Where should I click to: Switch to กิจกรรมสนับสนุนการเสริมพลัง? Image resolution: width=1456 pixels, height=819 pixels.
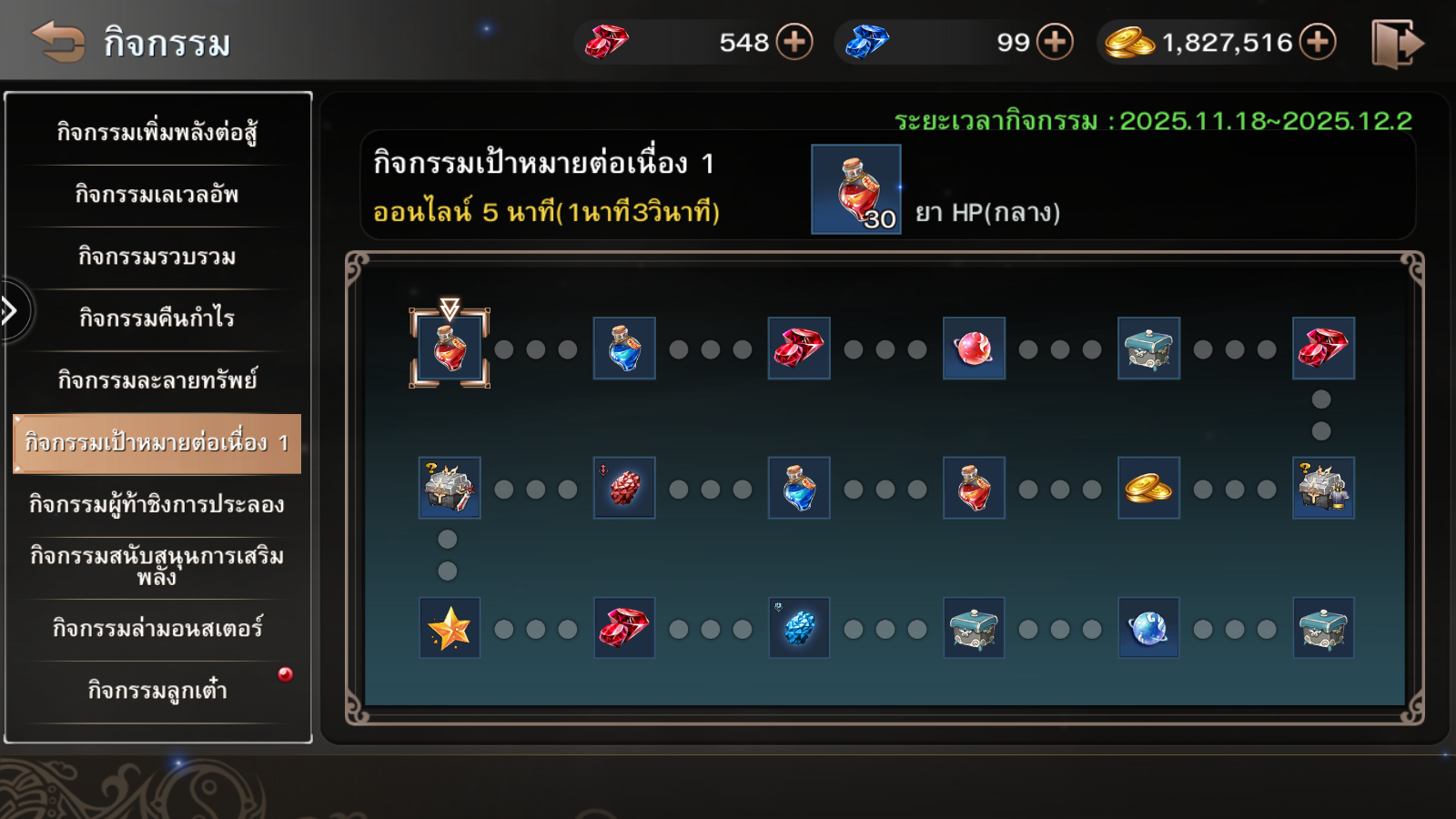tap(157, 565)
